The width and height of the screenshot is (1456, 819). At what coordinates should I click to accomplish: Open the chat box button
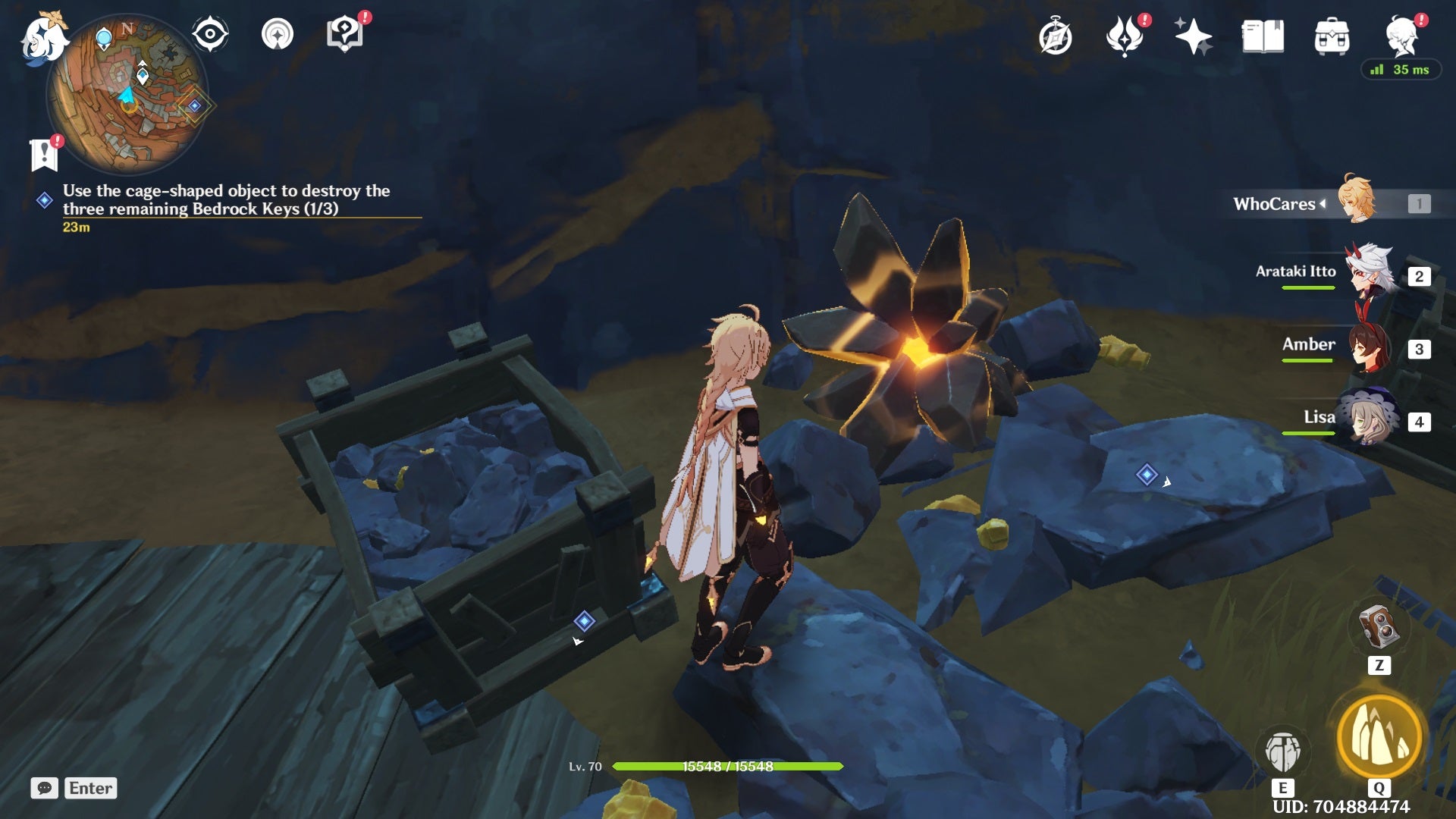(x=44, y=788)
